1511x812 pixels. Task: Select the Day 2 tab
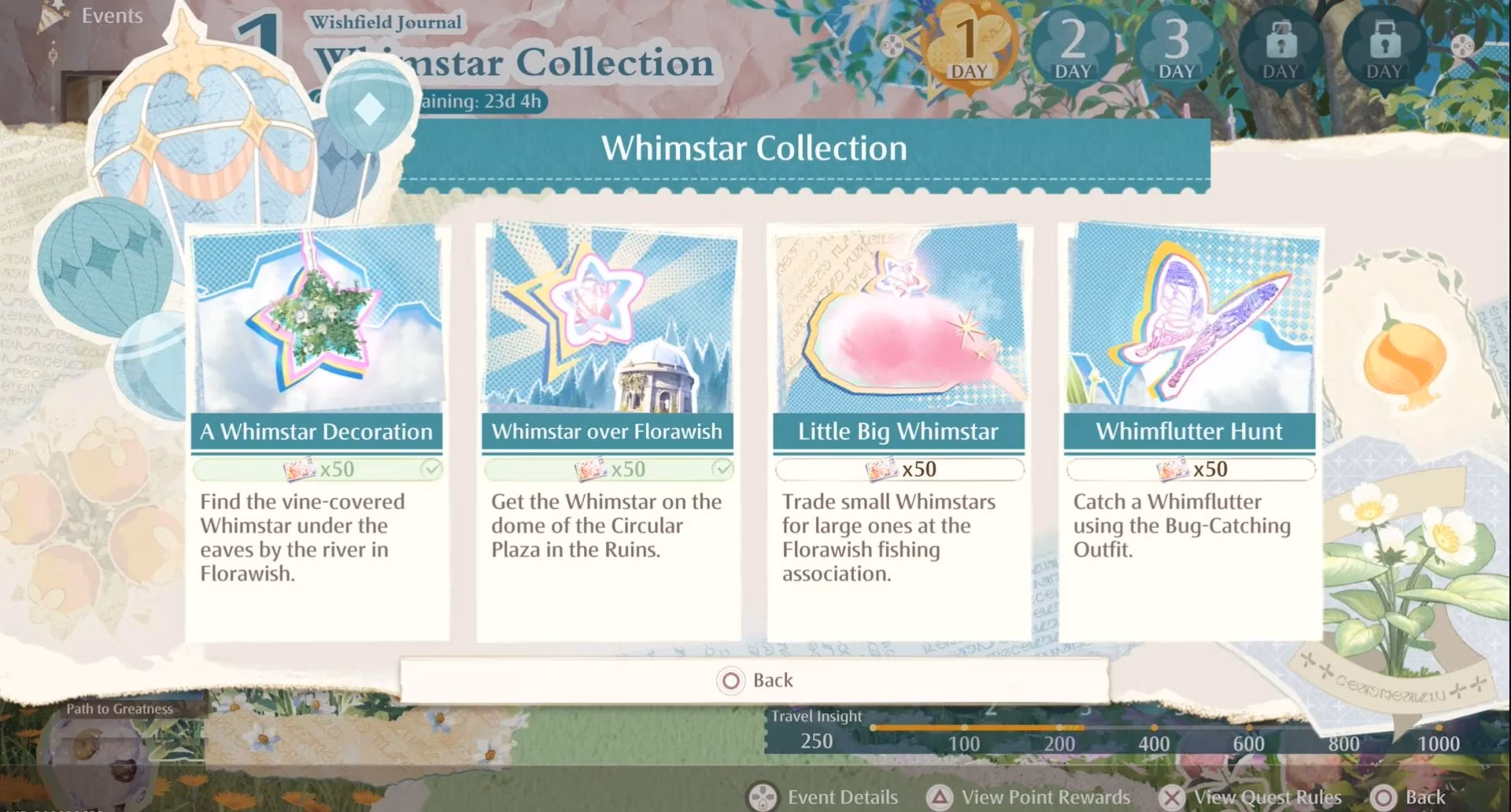point(1073,47)
